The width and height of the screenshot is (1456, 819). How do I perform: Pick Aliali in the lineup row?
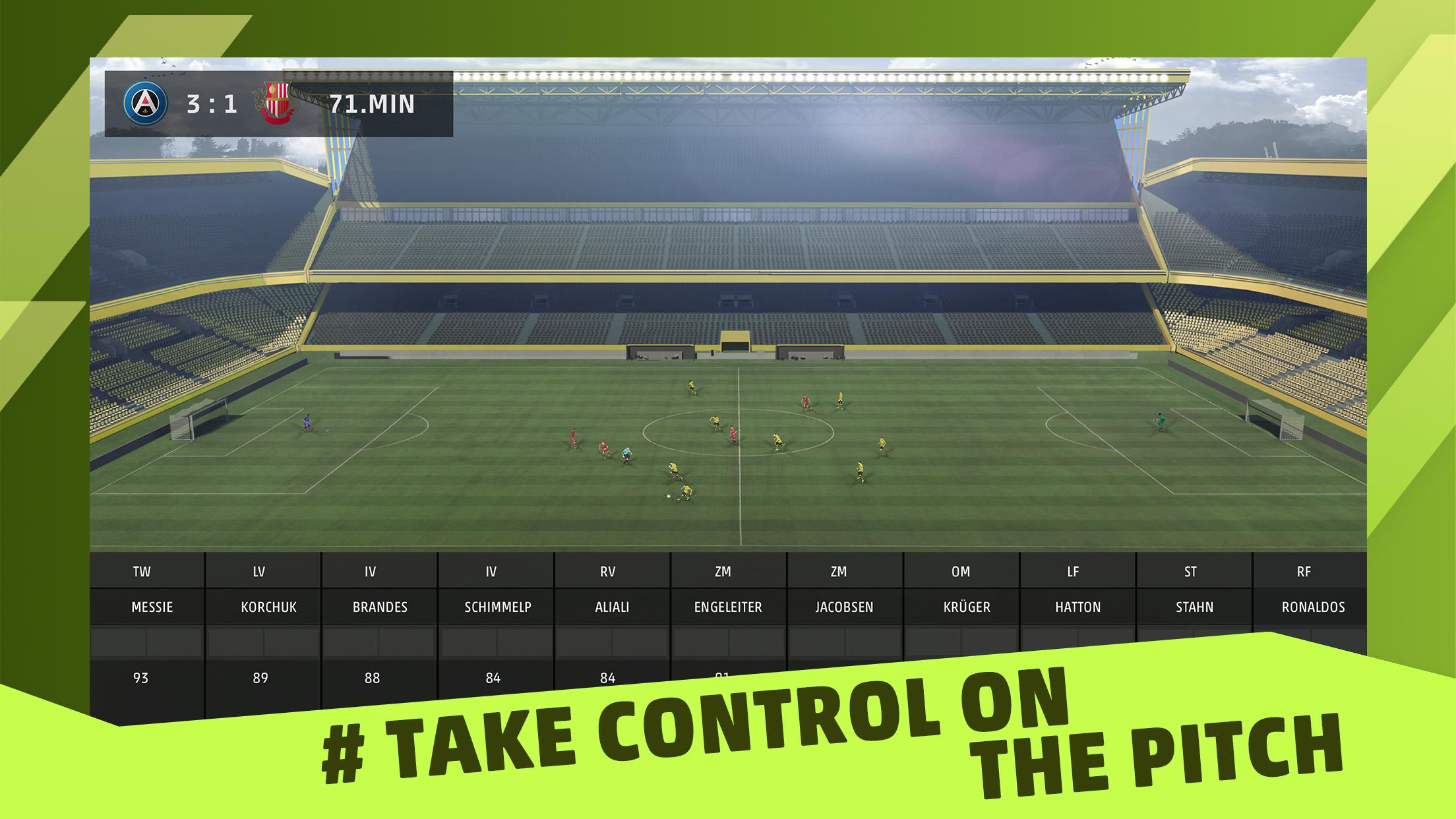pyautogui.click(x=612, y=607)
